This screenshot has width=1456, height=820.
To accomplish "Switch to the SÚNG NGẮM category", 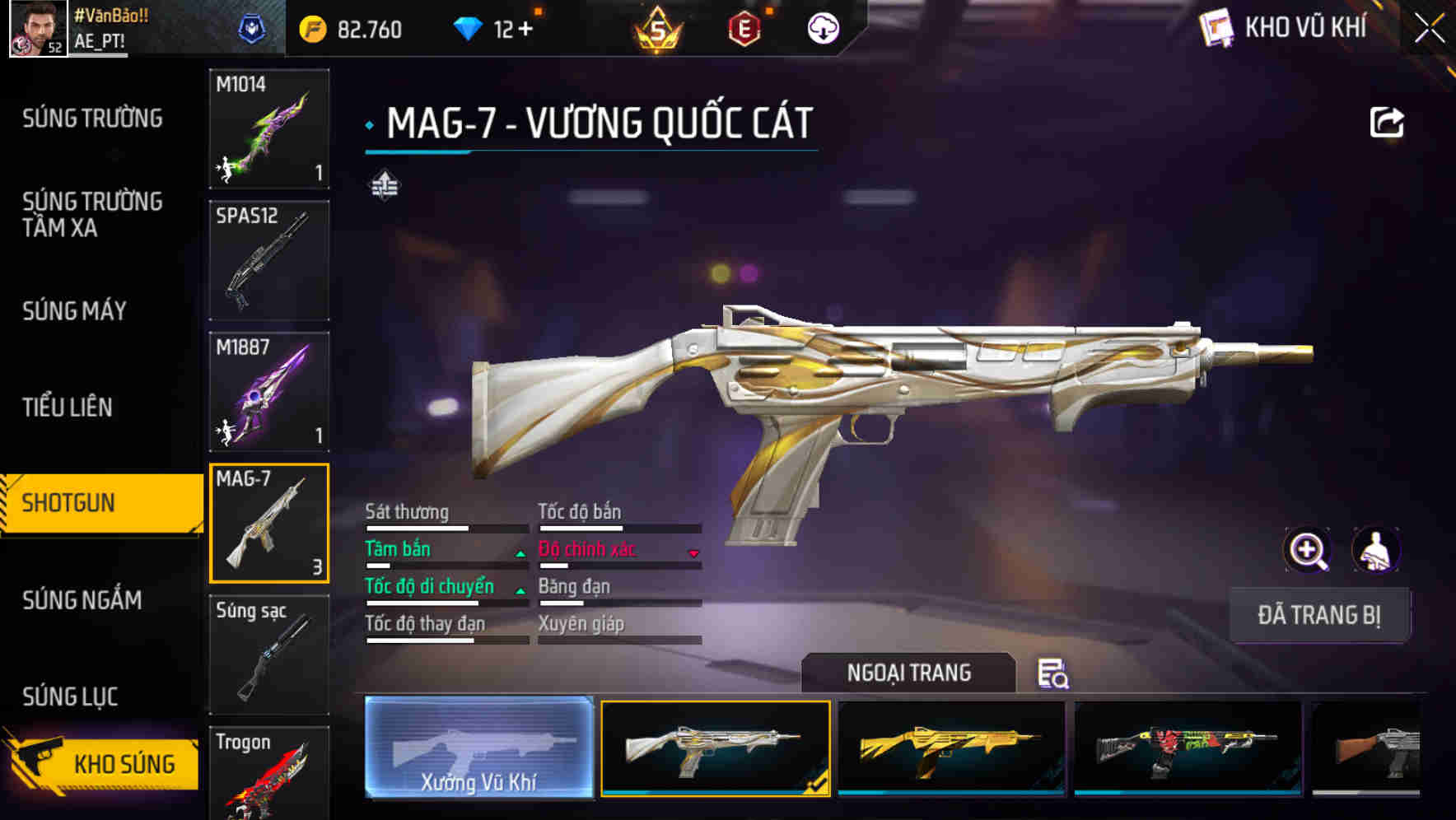I will [x=82, y=601].
